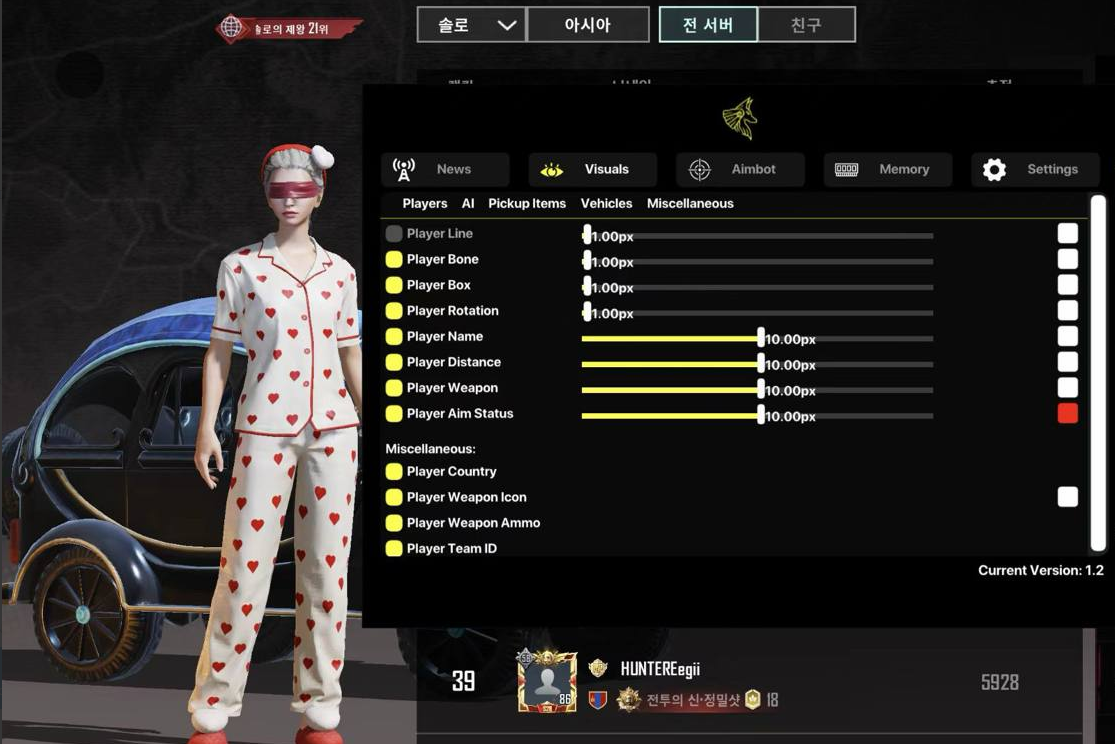
Task: Toggle the Player Team ID checkbox
Action: tap(394, 548)
